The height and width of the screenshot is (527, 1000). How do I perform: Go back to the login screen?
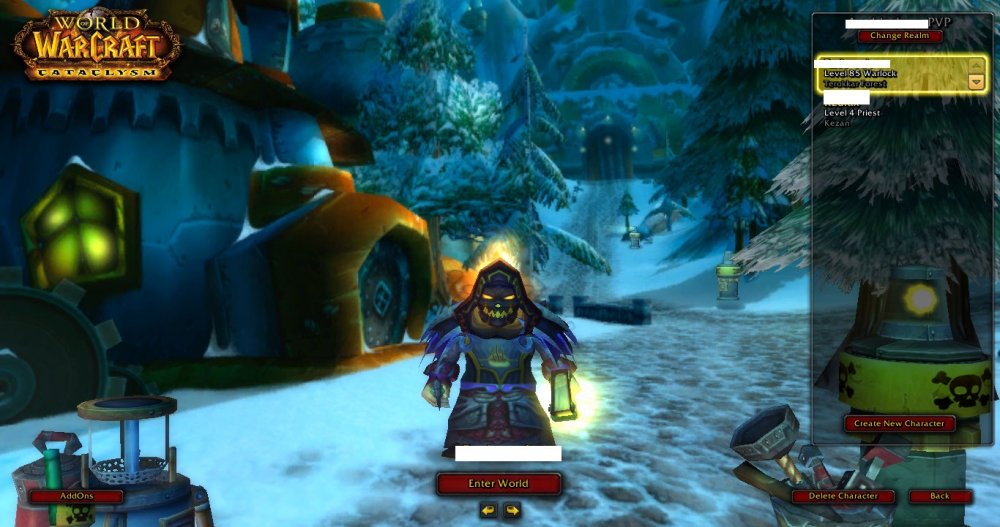click(x=940, y=496)
